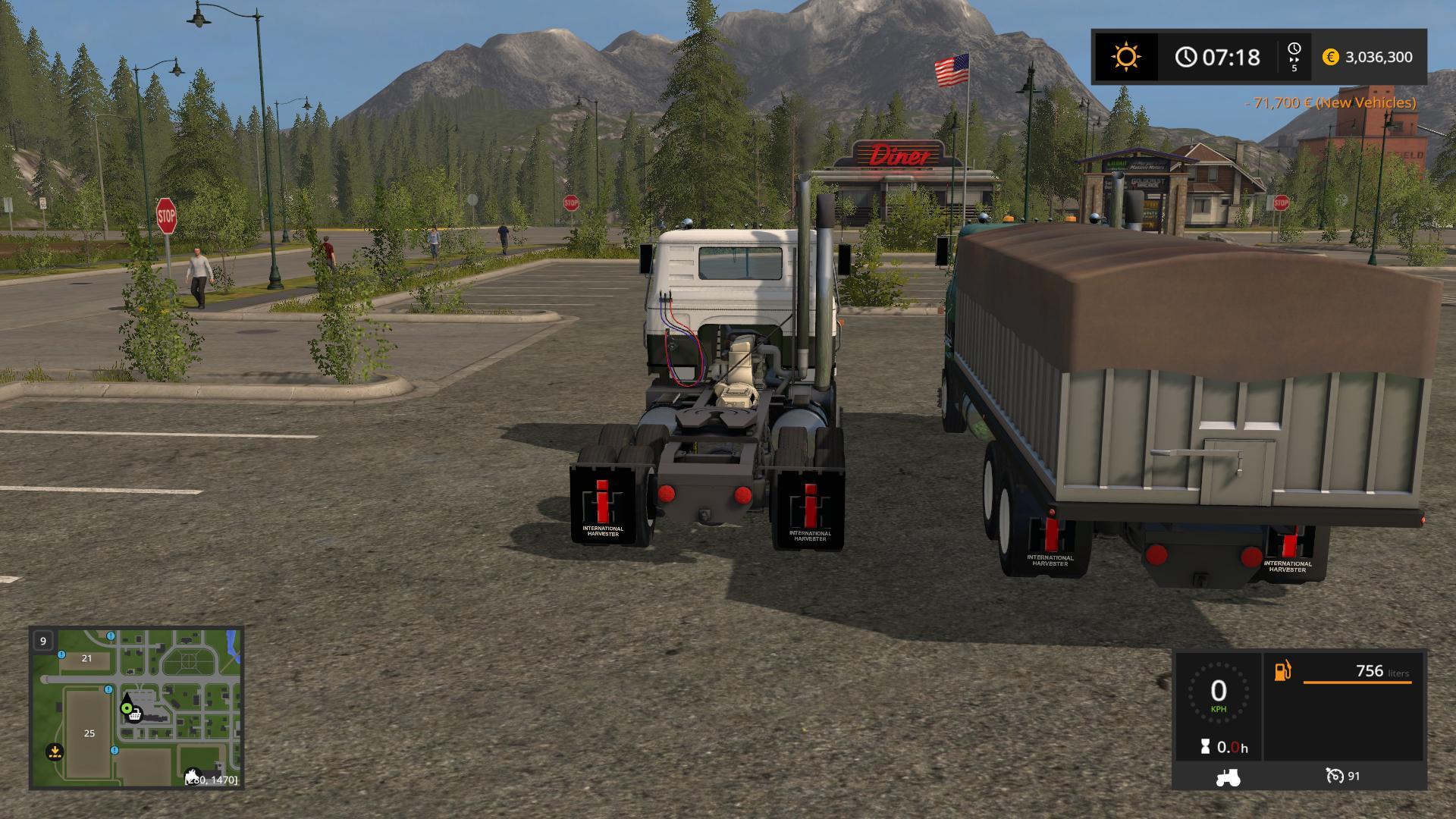The width and height of the screenshot is (1456, 819).
Task: Click the euro coin money icon
Action: pyautogui.click(x=1330, y=57)
